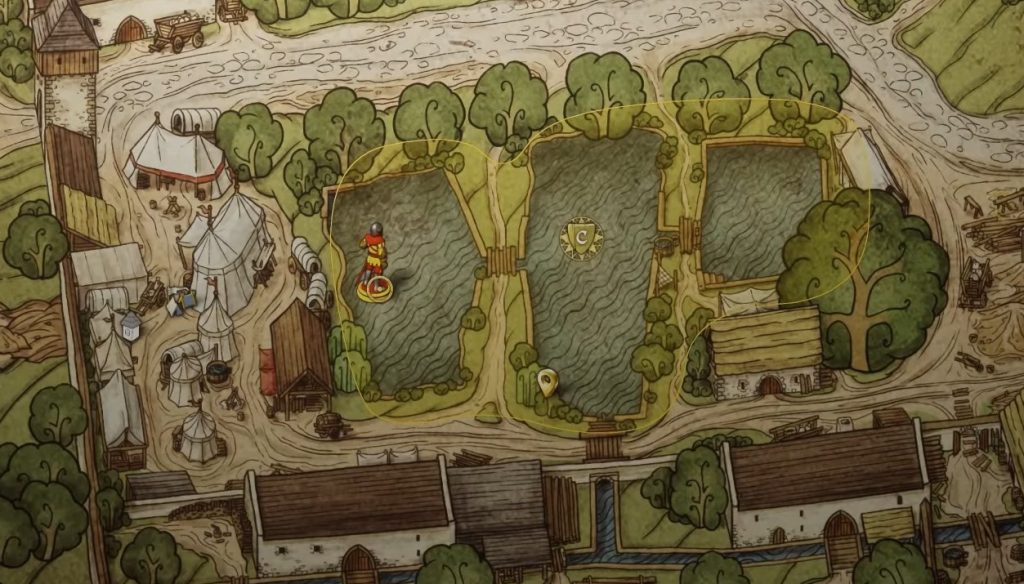The width and height of the screenshot is (1024, 584).
Task: Click the pale map pin marker
Action: [546, 381]
